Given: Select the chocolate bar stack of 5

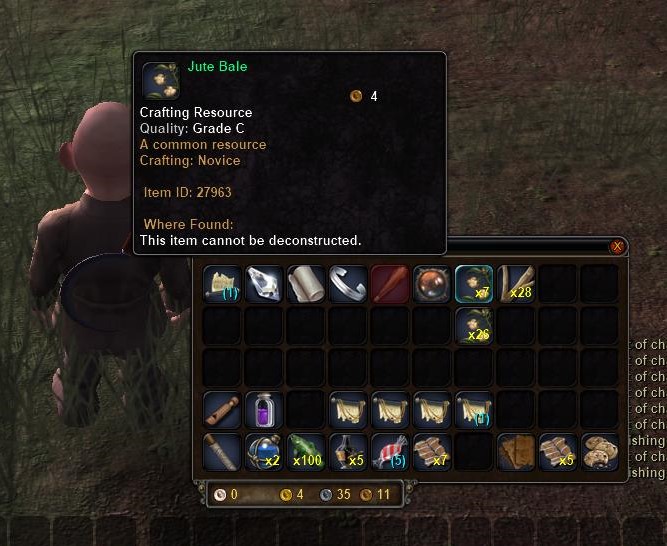Looking at the screenshot, I should click(558, 451).
